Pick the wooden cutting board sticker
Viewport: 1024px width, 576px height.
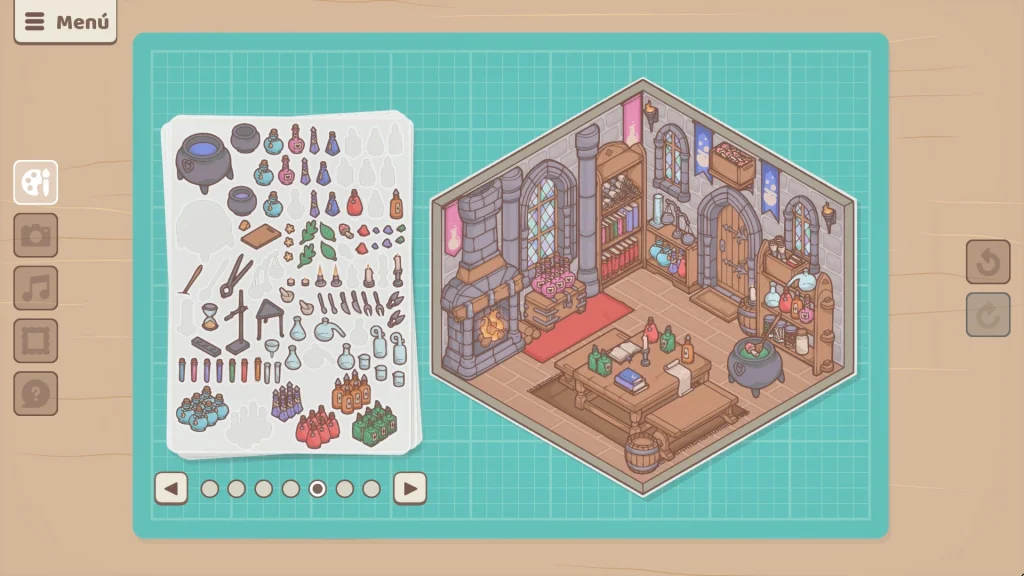click(x=259, y=235)
